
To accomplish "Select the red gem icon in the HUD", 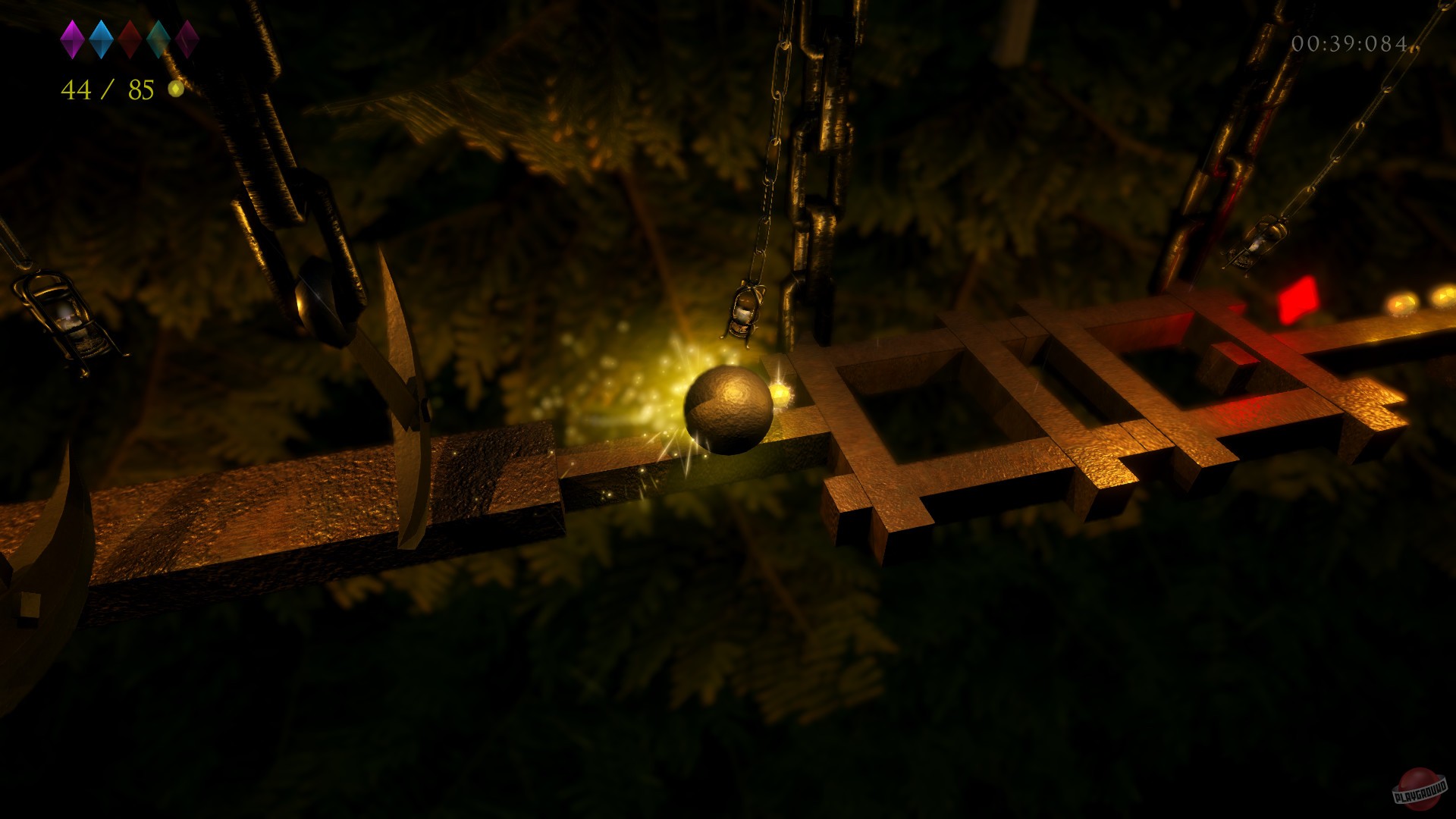I will (x=130, y=39).
